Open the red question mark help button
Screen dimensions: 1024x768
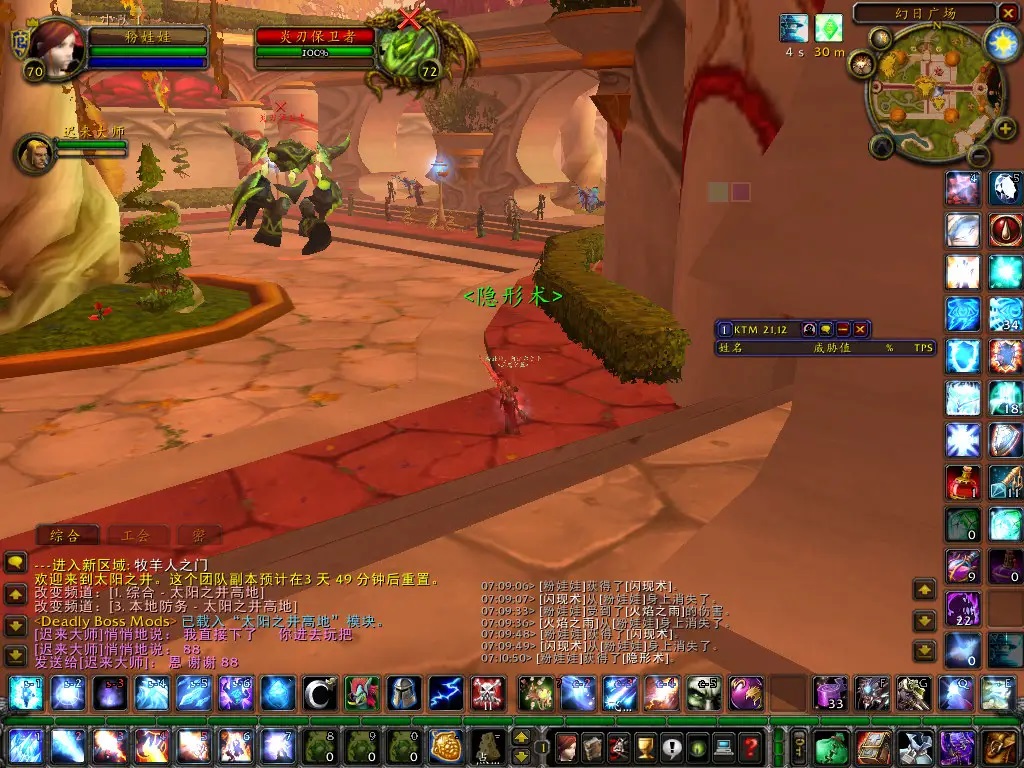tap(750, 746)
